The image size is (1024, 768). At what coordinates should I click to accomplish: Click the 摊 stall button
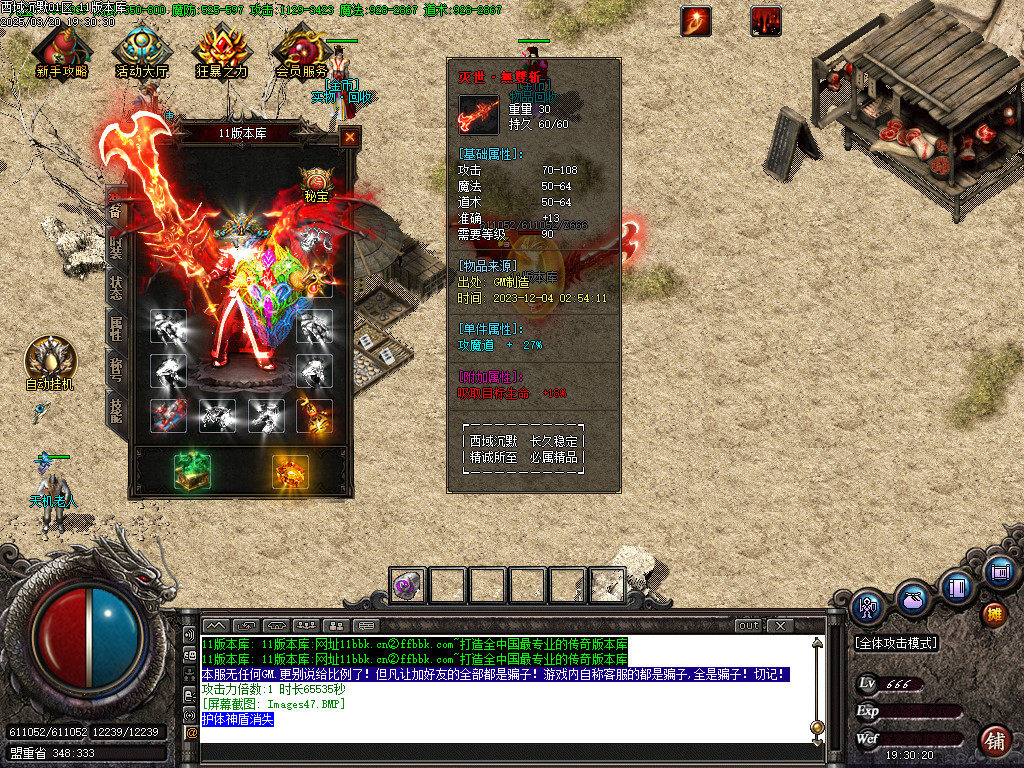[994, 613]
